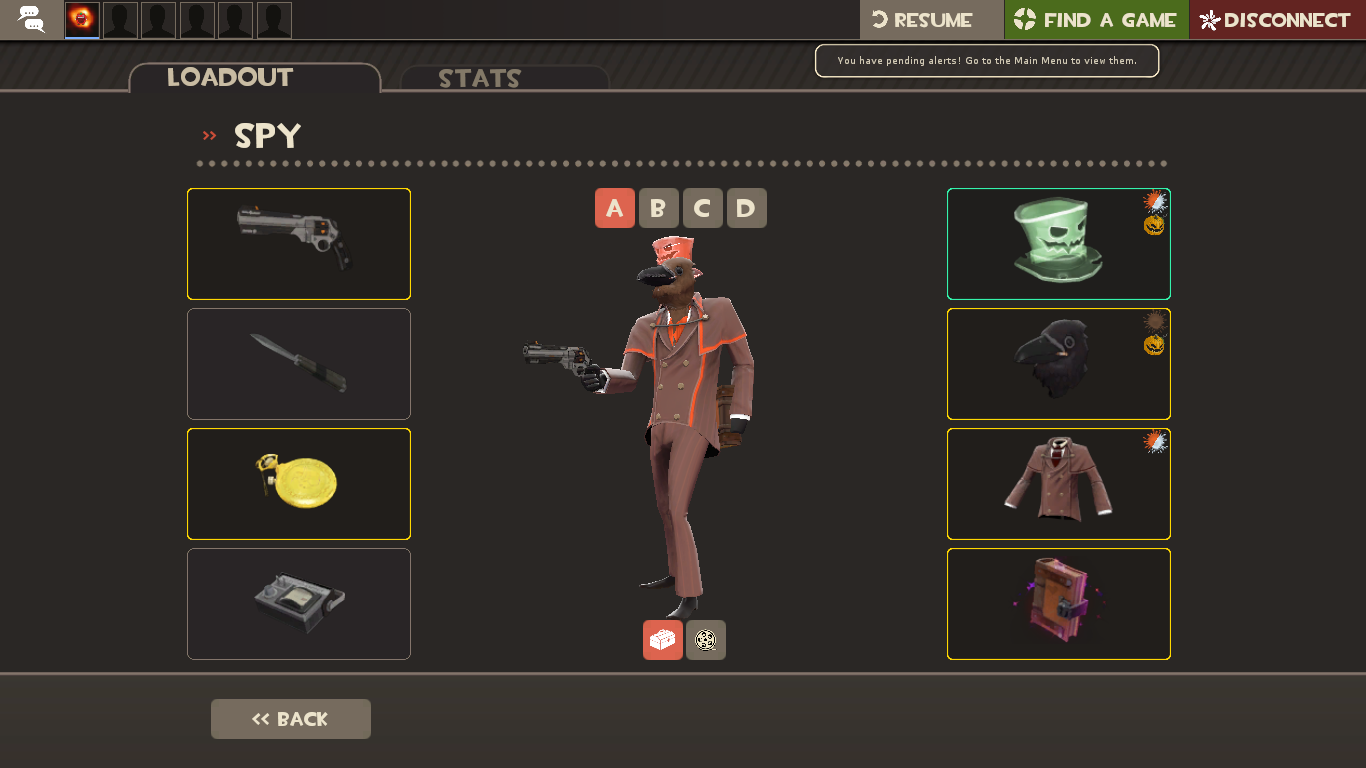Open the golden pocket watch slot
The height and width of the screenshot is (768, 1366).
pyautogui.click(x=299, y=484)
